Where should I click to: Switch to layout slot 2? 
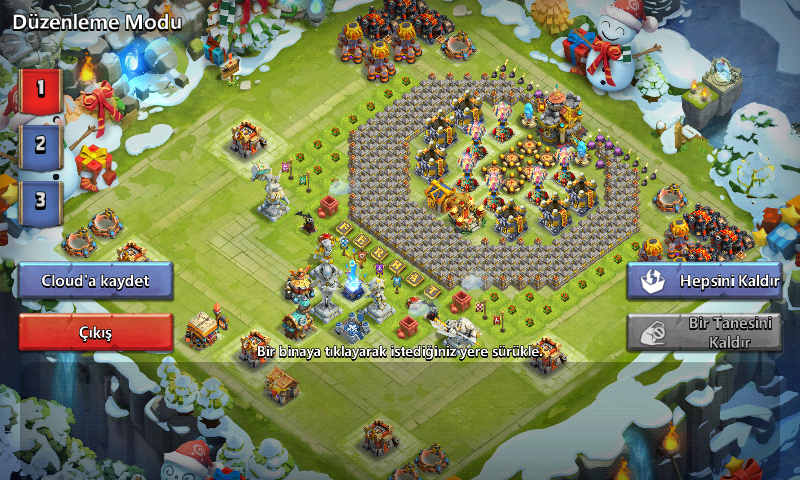[40, 145]
